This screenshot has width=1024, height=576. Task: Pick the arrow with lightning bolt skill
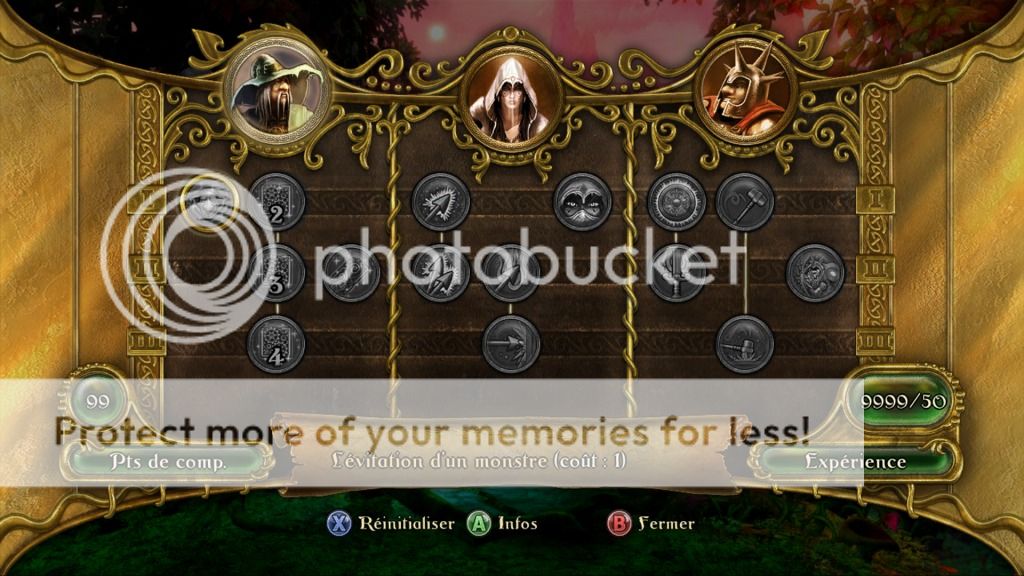pyautogui.click(x=441, y=272)
